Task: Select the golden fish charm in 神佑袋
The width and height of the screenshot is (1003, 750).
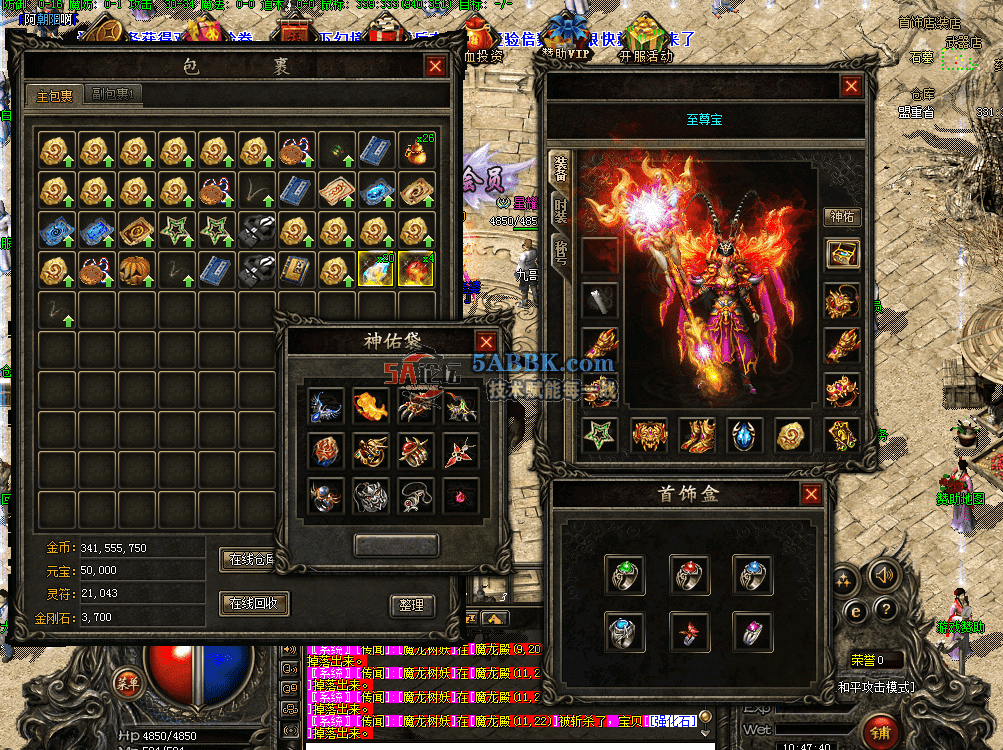Action: click(371, 405)
